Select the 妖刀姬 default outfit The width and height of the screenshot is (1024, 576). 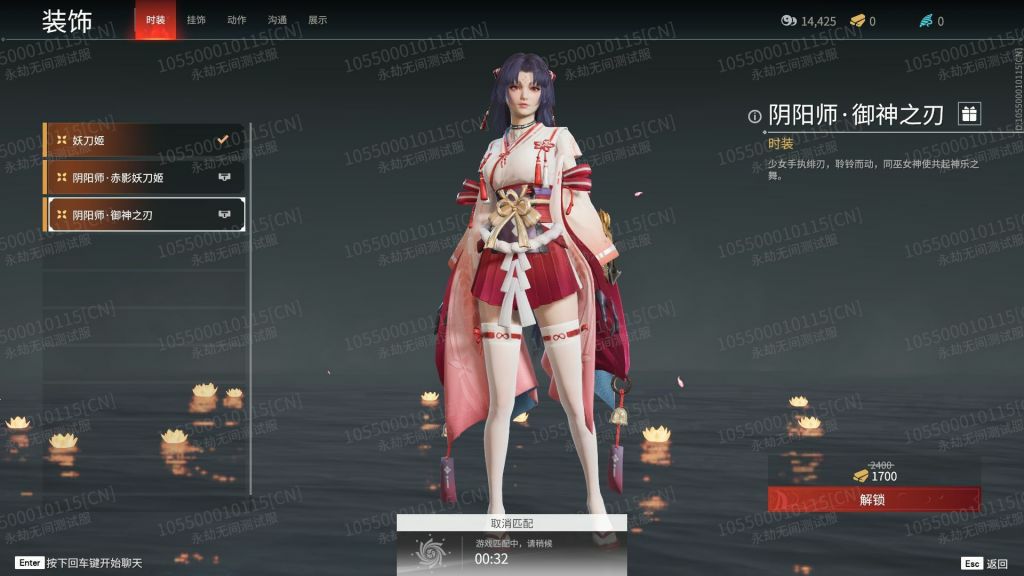tap(144, 140)
